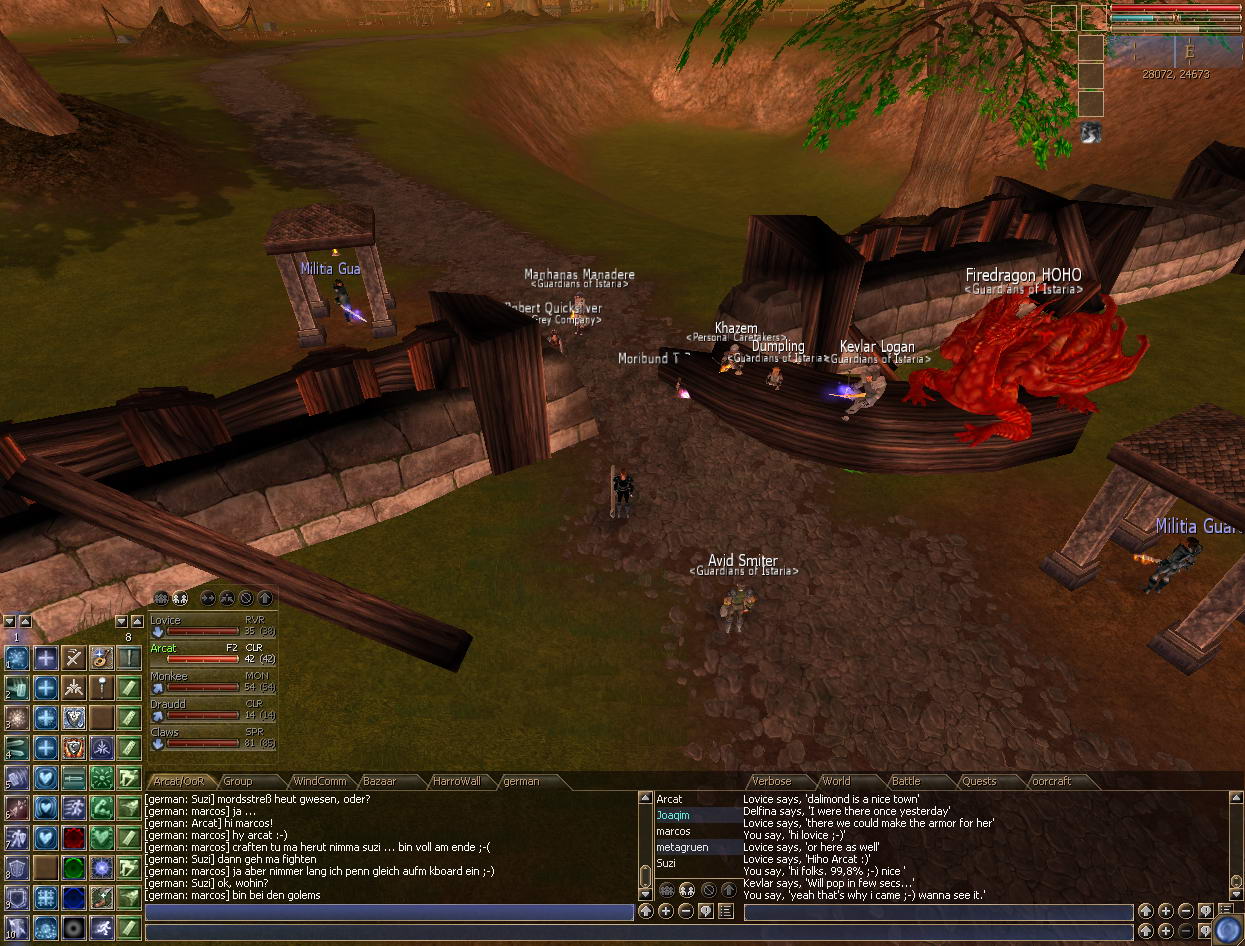Open the WindComm chat tab
Screen dimensions: 1245x946
coord(319,782)
